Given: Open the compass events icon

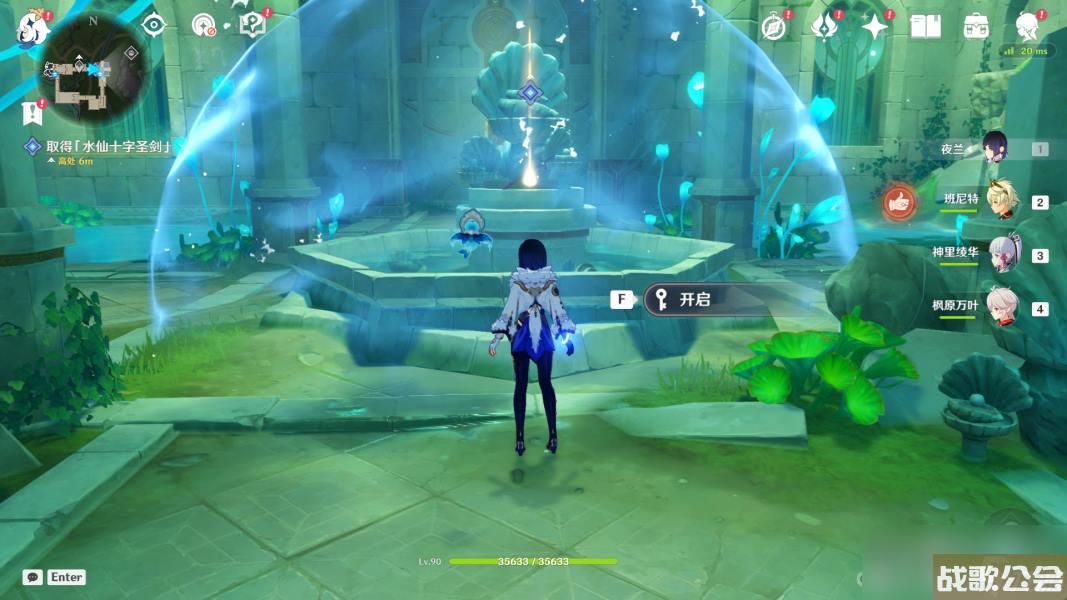Looking at the screenshot, I should click(773, 27).
